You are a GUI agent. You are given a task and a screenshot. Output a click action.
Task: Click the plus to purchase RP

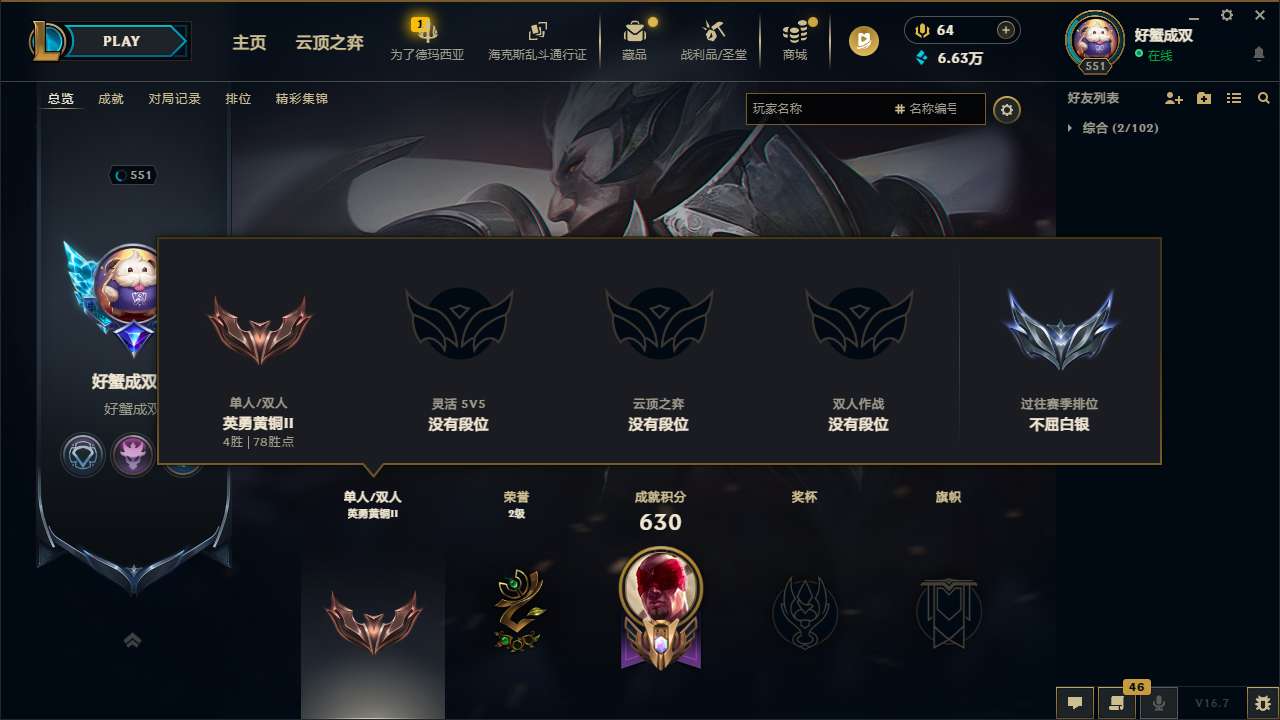[1007, 30]
